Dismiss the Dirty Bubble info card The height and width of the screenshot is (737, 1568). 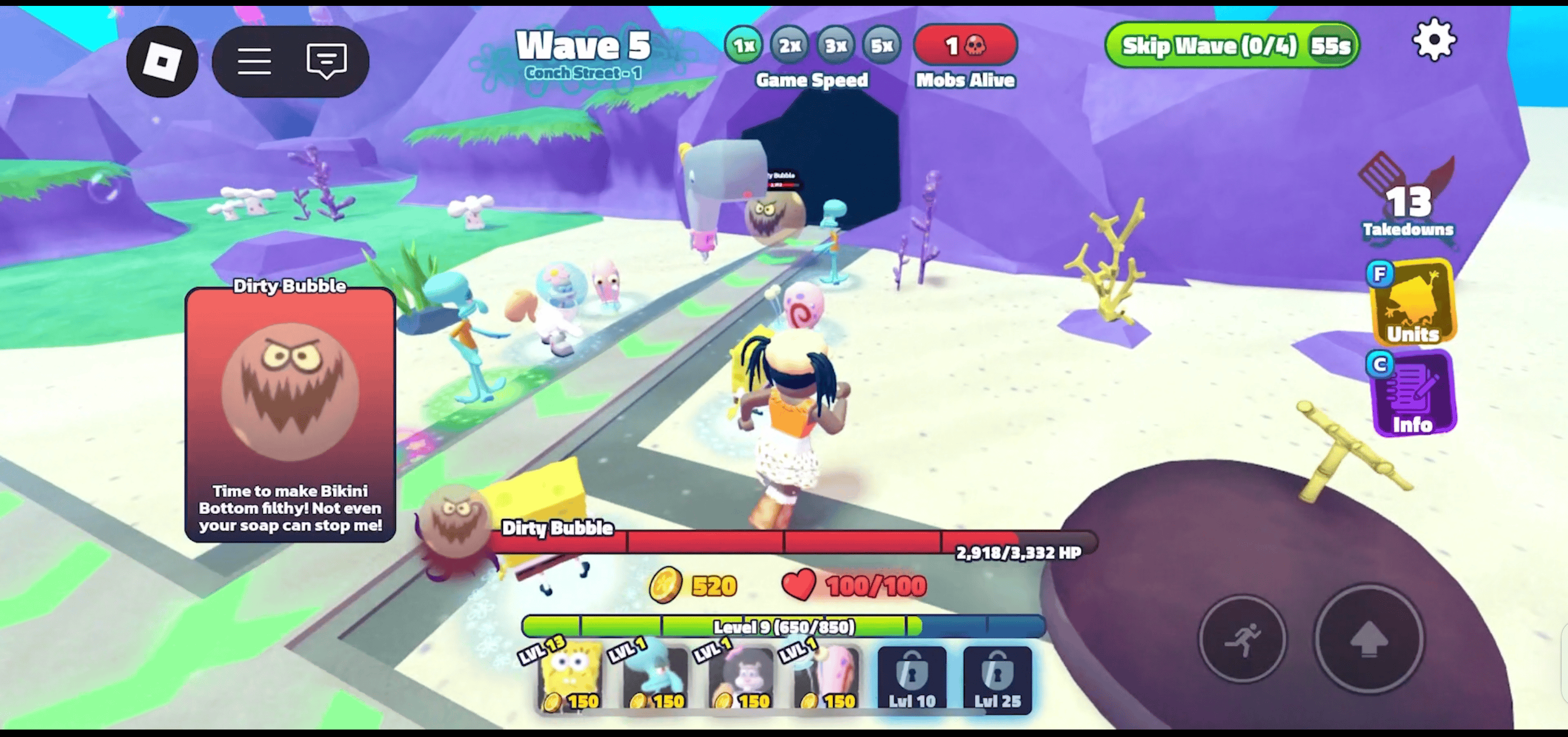click(289, 414)
